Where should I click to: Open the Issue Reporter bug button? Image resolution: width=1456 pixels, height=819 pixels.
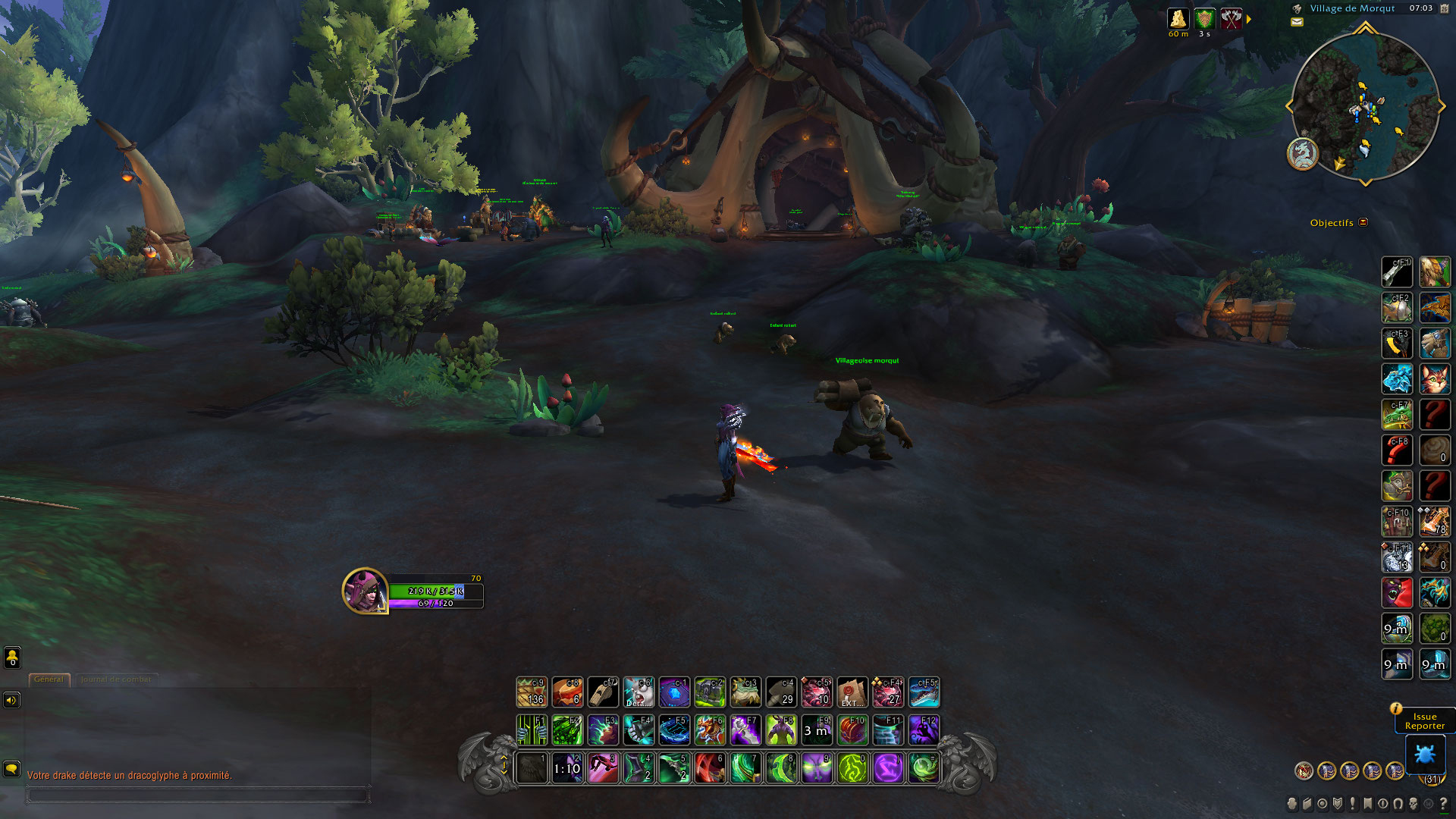[1424, 755]
